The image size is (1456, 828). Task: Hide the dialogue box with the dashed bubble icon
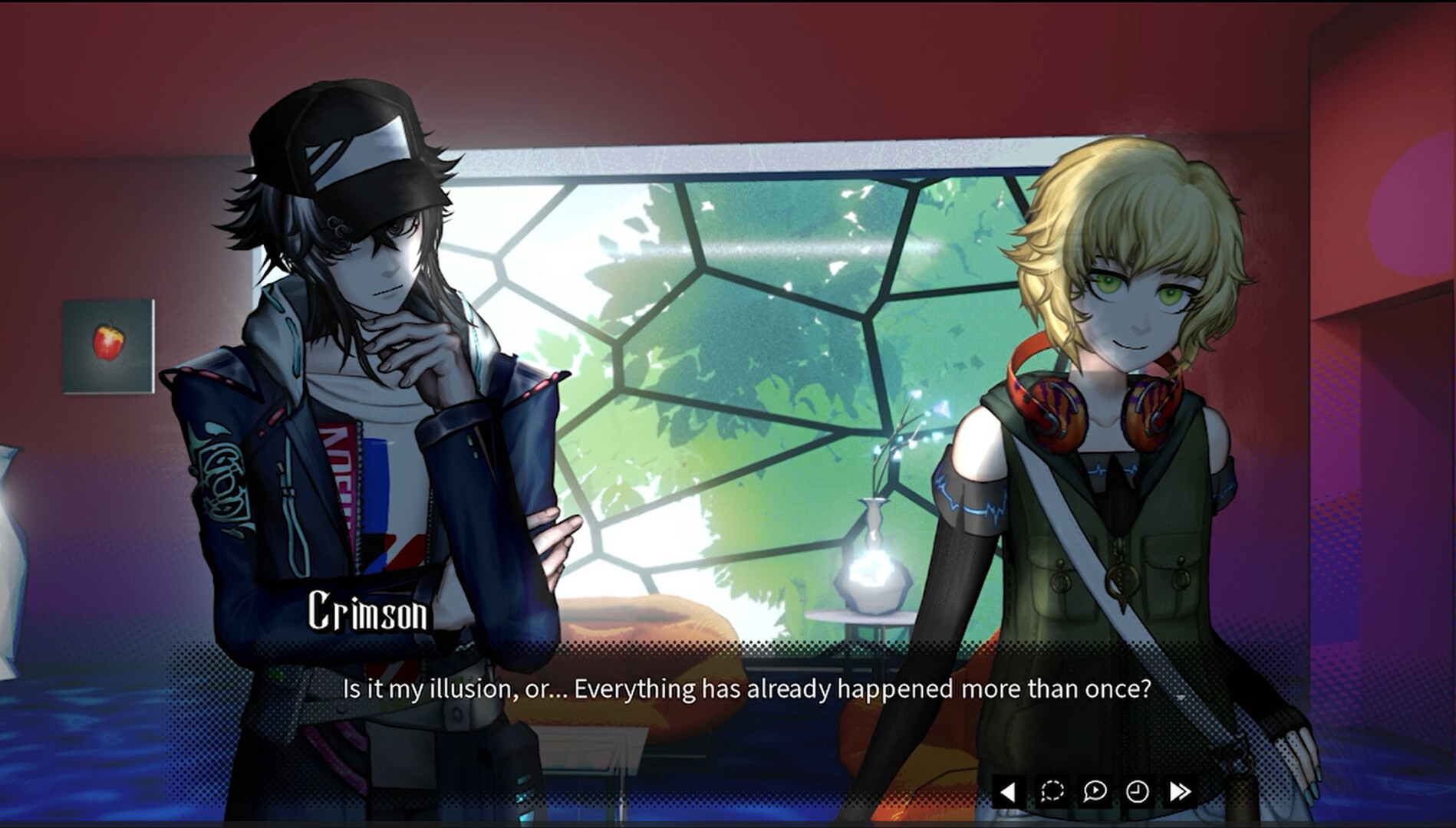1052,791
